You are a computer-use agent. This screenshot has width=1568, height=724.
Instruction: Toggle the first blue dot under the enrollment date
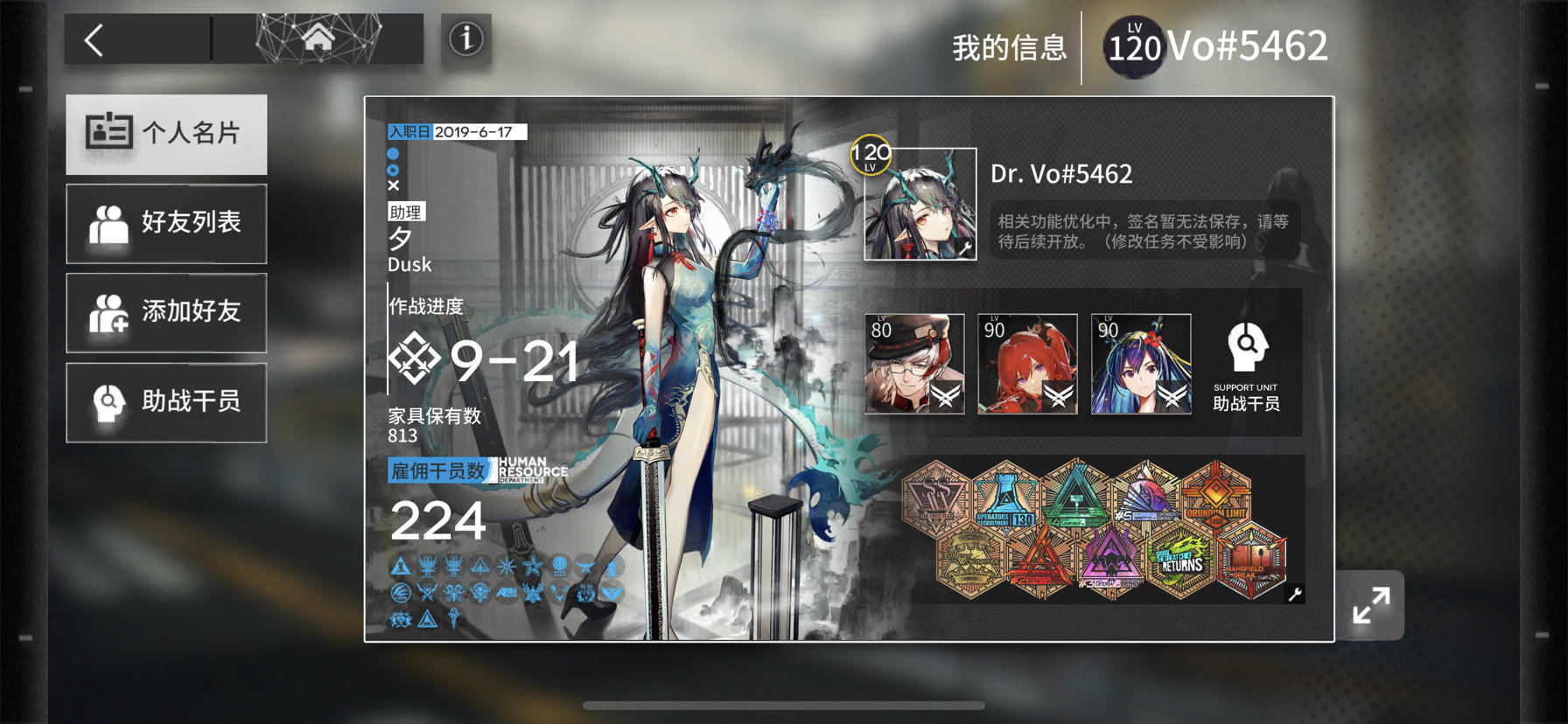(394, 152)
